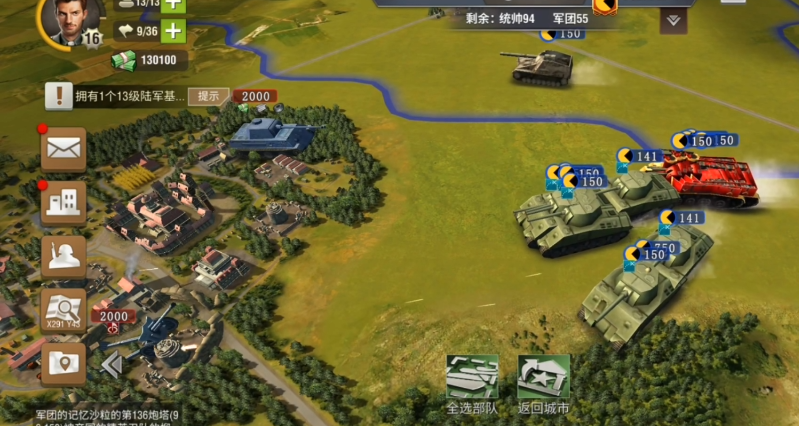Click the 提示 hint button
Viewport: 799px width, 426px height.
208,96
